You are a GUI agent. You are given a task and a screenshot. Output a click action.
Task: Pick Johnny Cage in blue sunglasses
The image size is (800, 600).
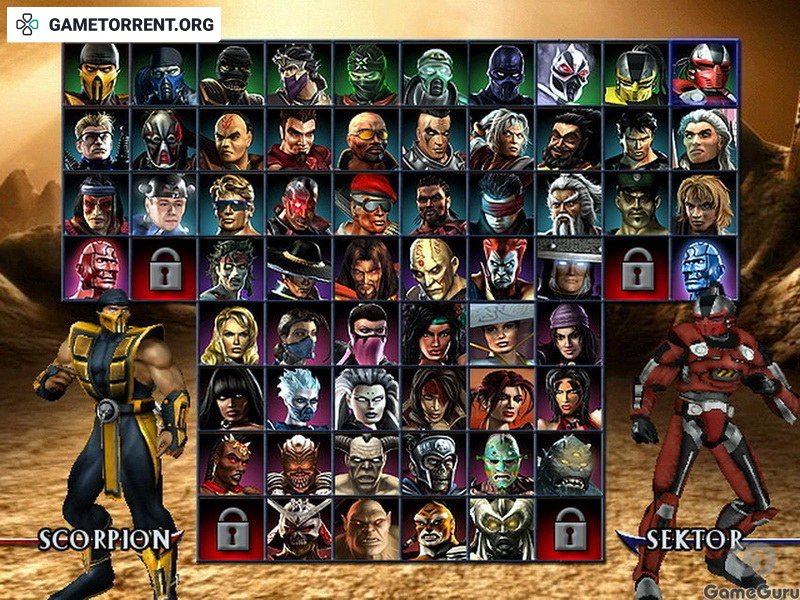(231, 203)
